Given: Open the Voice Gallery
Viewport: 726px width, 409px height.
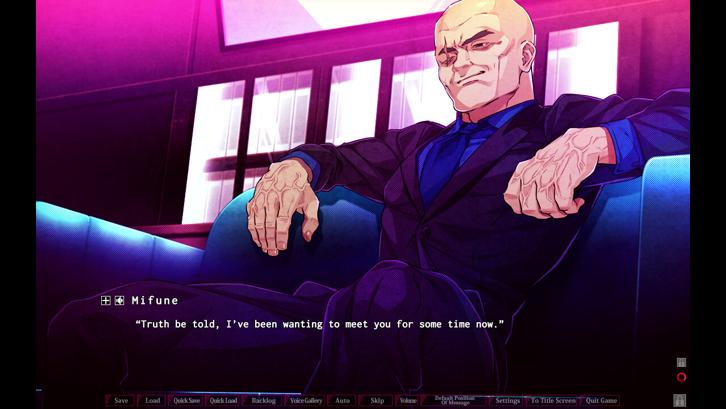Looking at the screenshot, I should 306,401.
